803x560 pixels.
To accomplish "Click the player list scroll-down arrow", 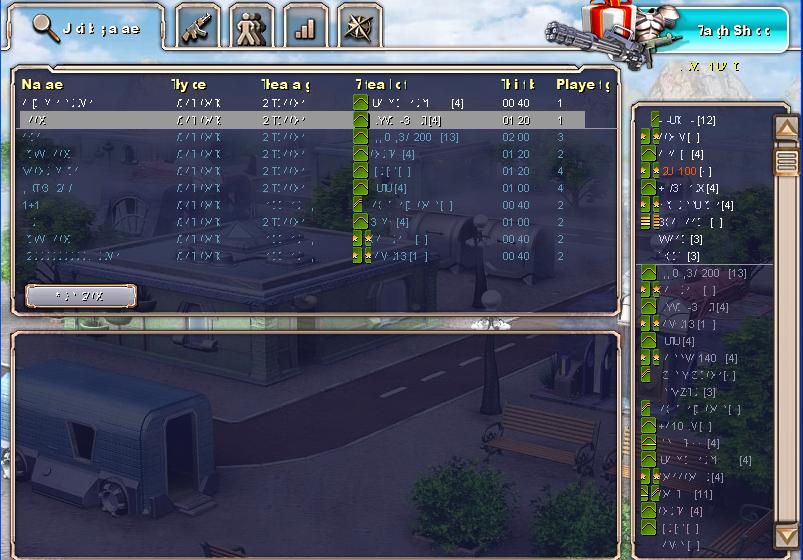I will [x=786, y=540].
